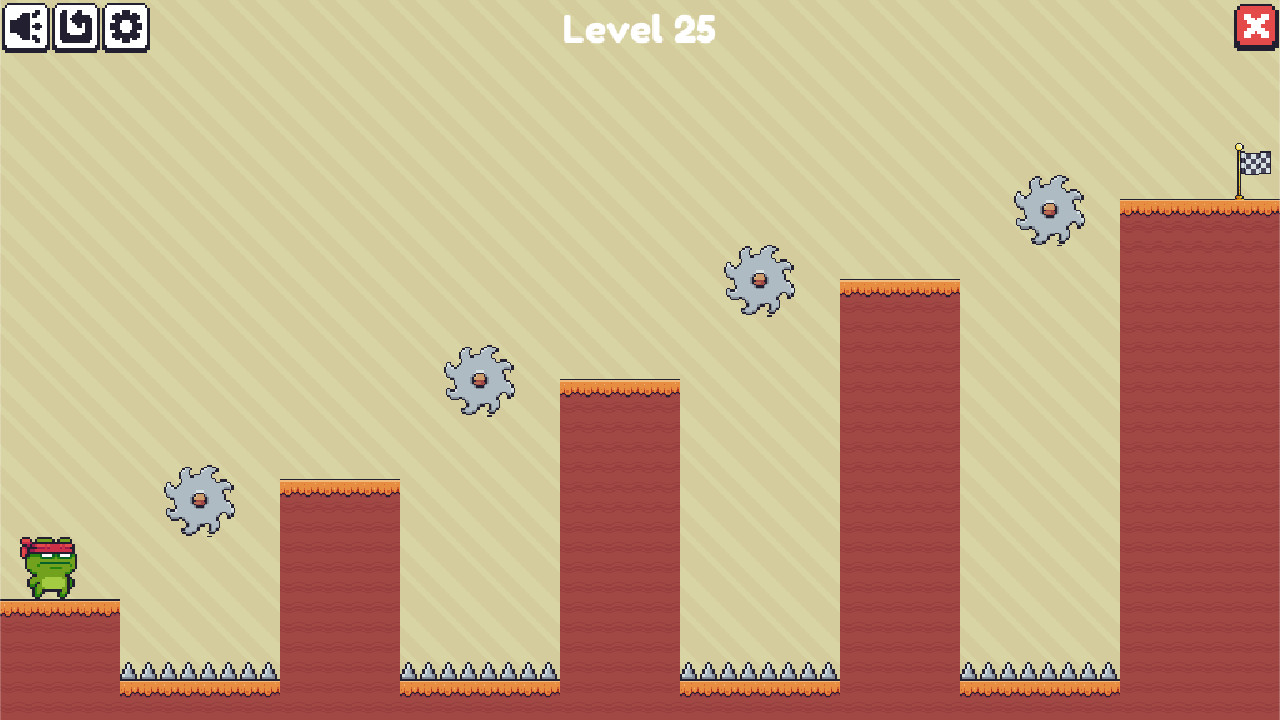Click the highest saw blade near the flag

pos(1048,210)
